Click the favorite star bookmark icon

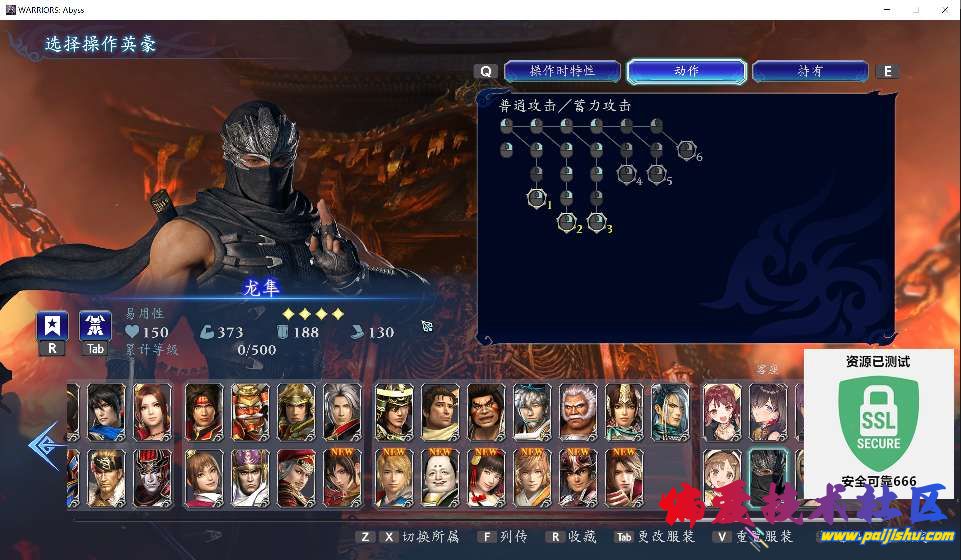(x=52, y=326)
